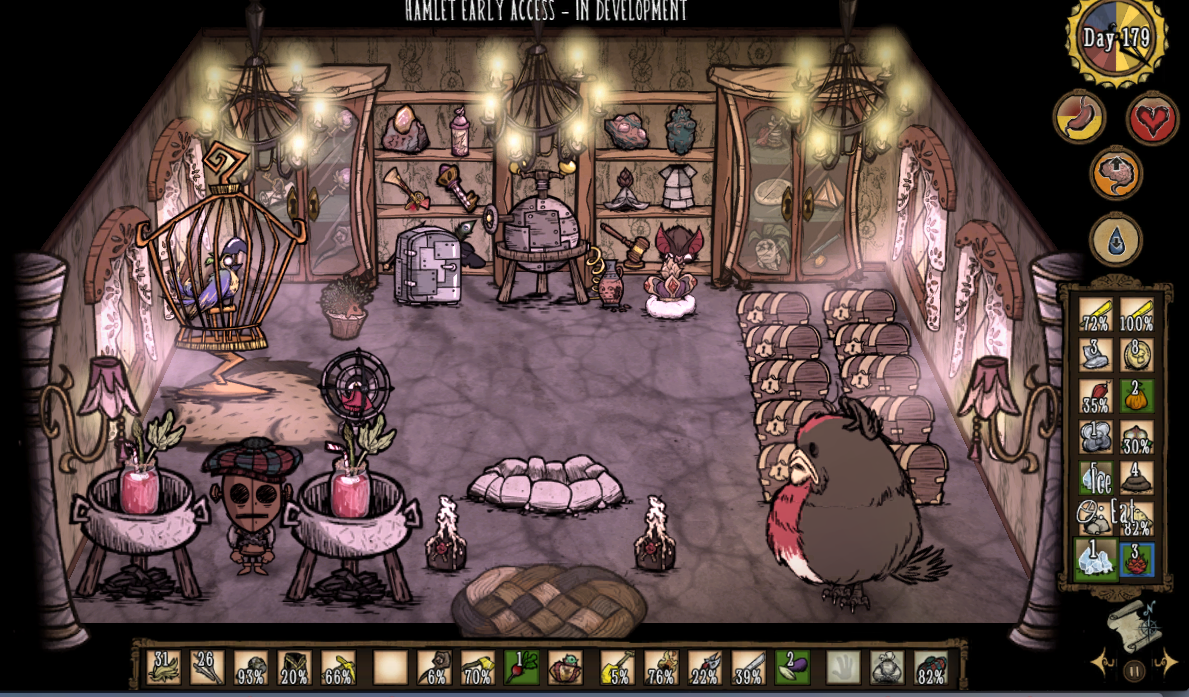Choose the manure pile stack of 4
This screenshot has height=697, width=1189.
1136,476
